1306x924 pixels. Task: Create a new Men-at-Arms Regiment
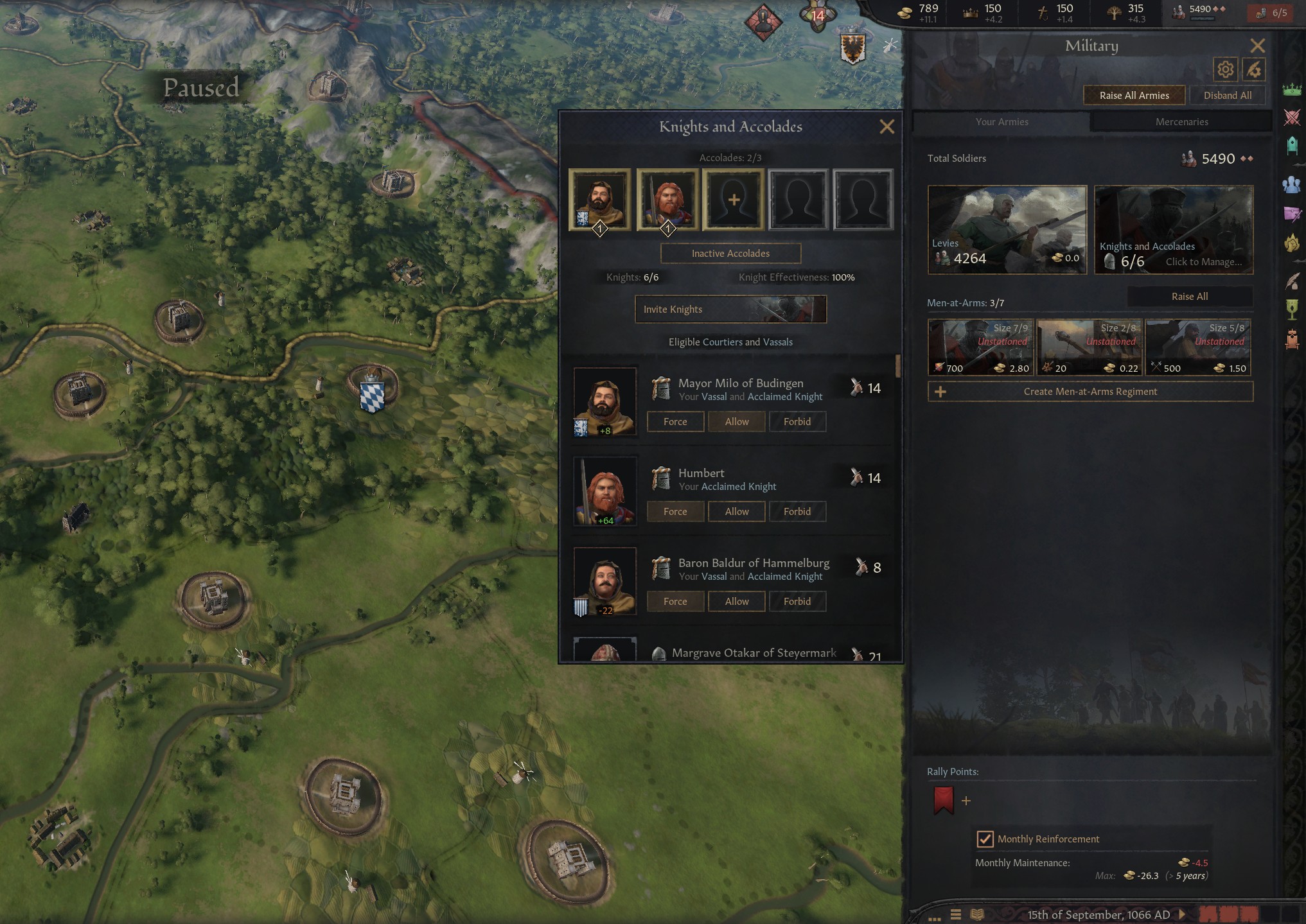point(1090,392)
